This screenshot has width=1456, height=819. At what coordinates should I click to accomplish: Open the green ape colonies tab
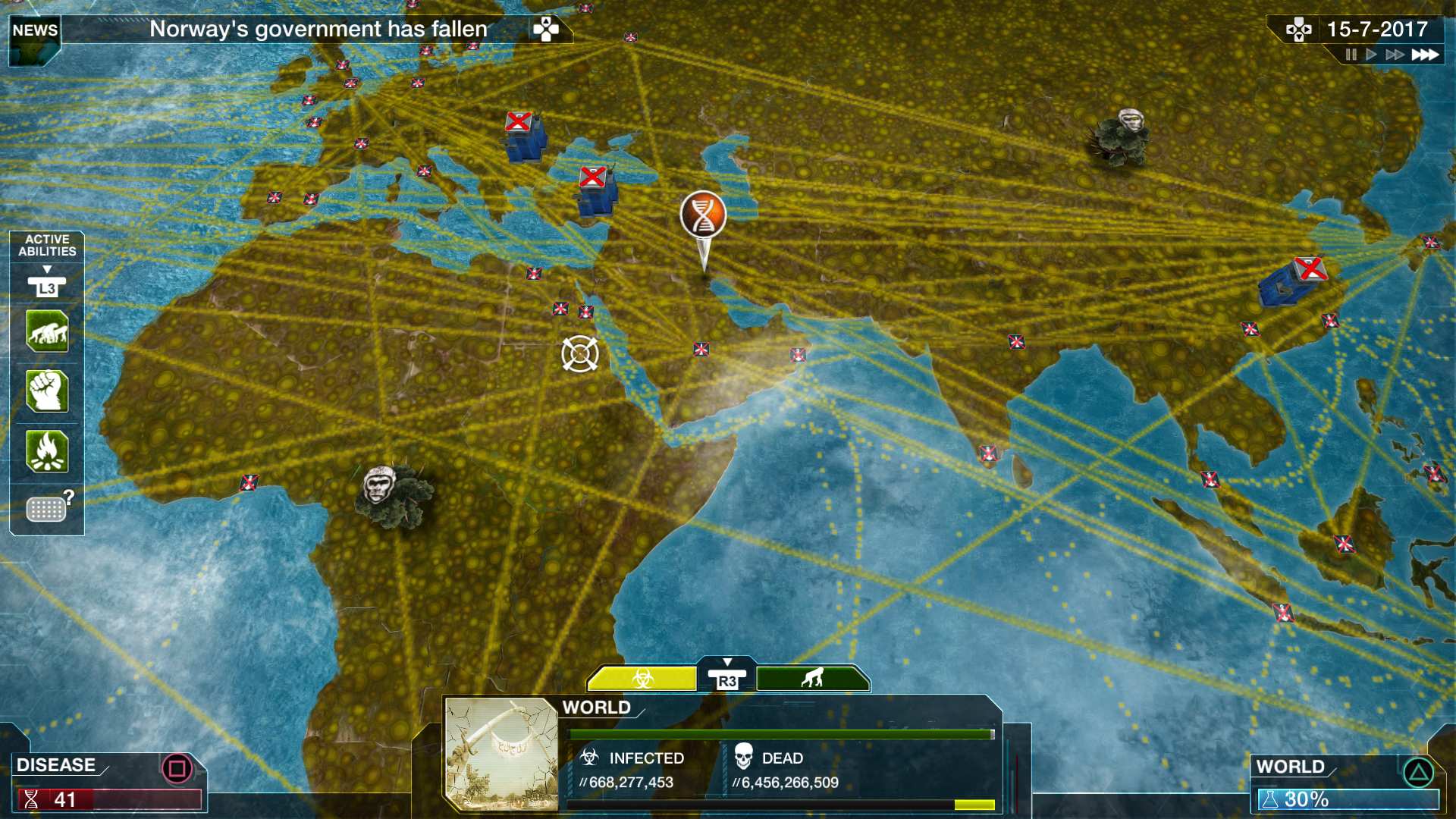pos(814,679)
